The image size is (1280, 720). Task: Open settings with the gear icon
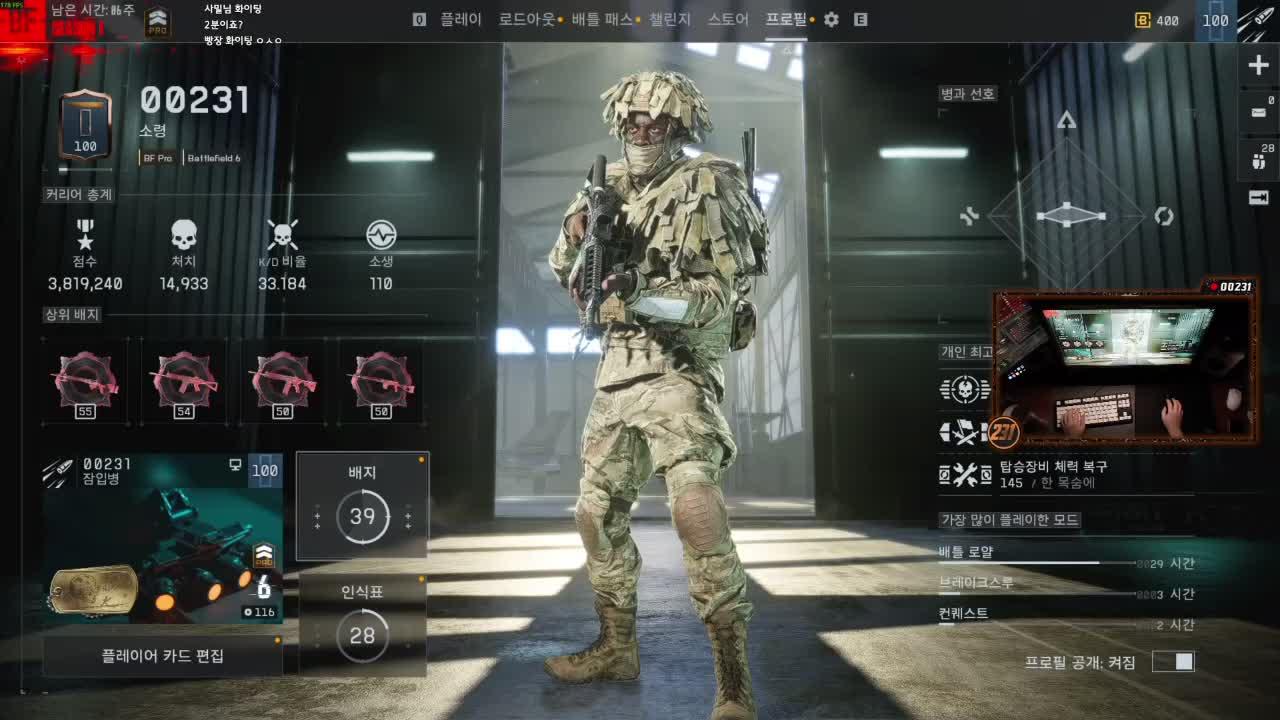(x=831, y=19)
